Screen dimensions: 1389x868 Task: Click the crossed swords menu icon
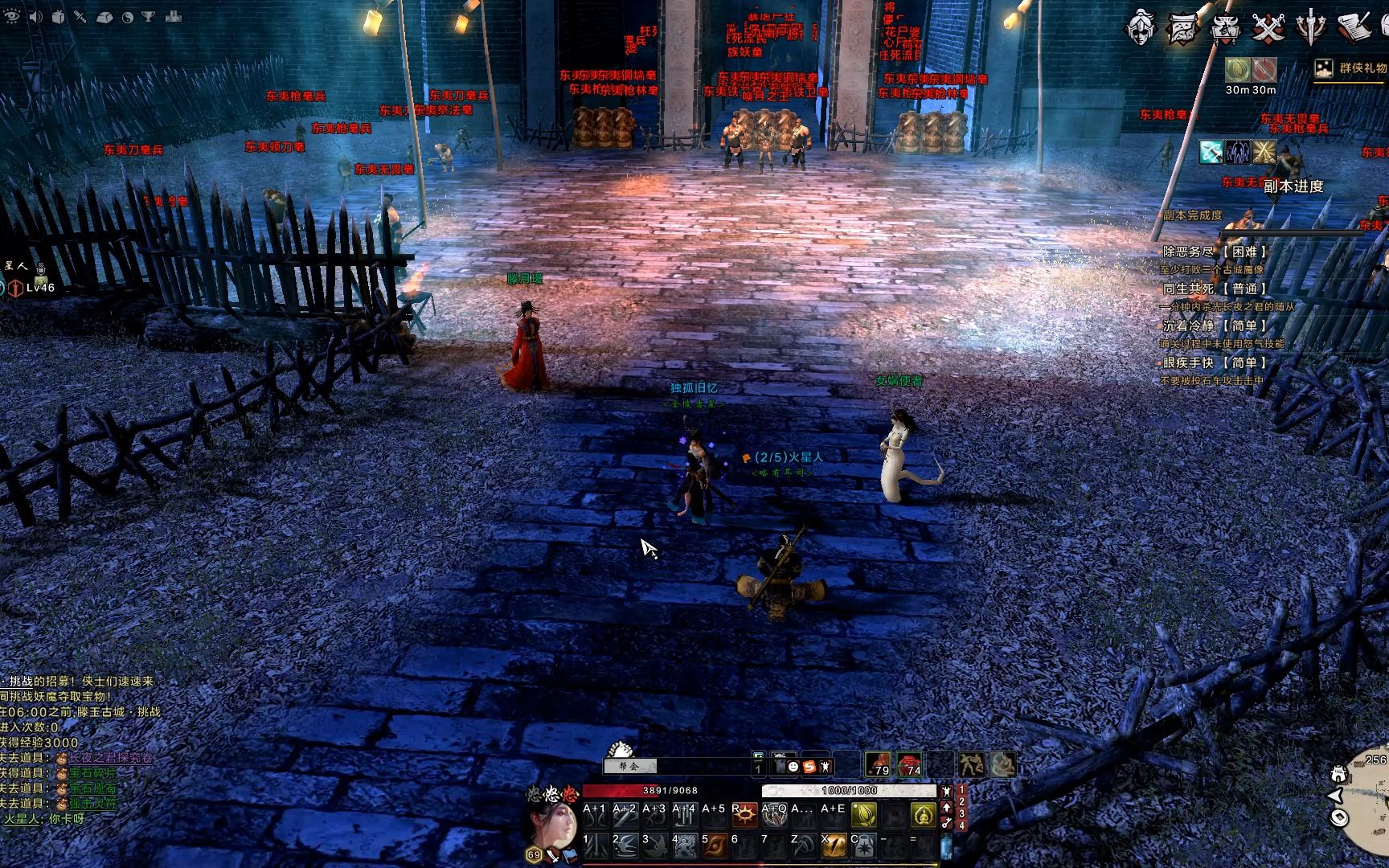(1268, 28)
